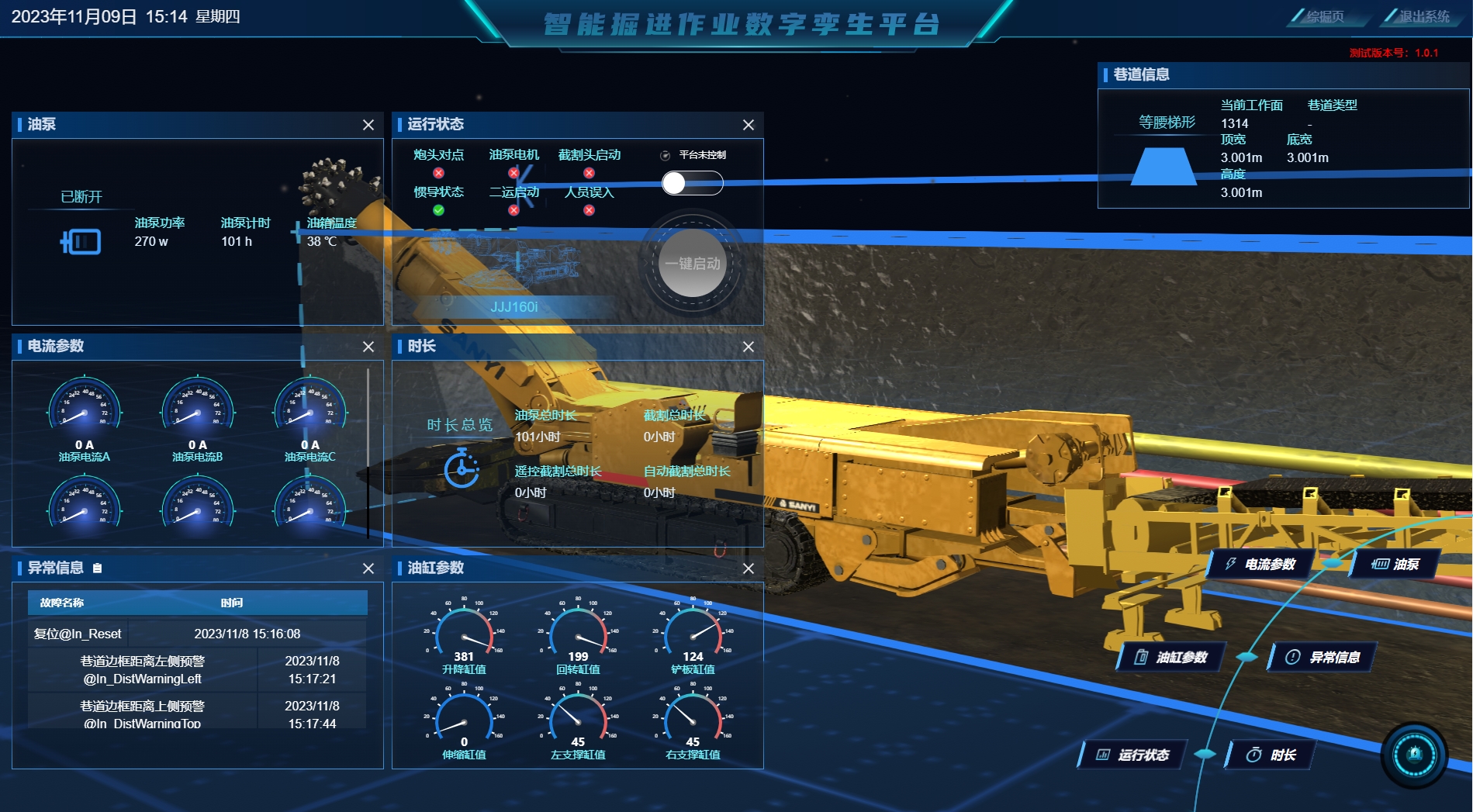Open the 油缸参数 menu button
Screen dimensions: 1473x812
[1172, 657]
